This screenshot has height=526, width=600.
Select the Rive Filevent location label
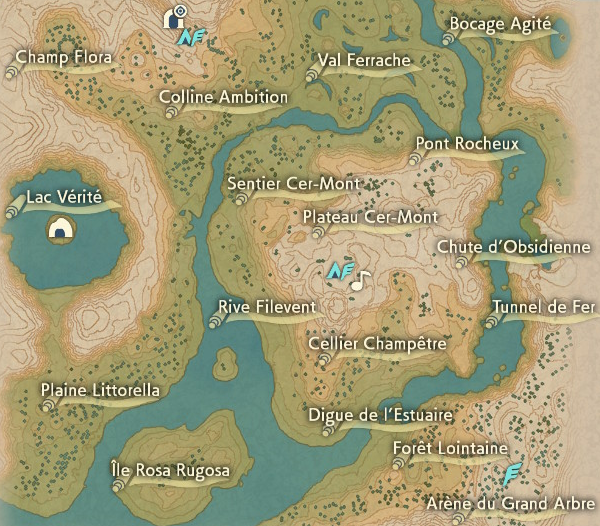265,307
